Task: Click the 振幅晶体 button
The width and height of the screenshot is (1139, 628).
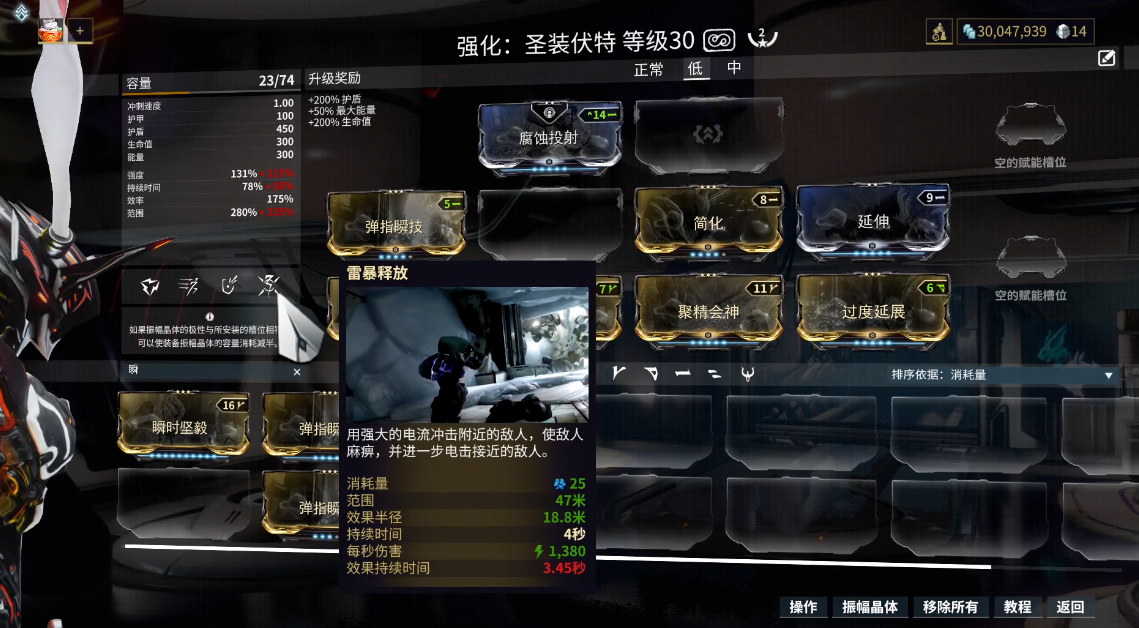Action: 870,607
